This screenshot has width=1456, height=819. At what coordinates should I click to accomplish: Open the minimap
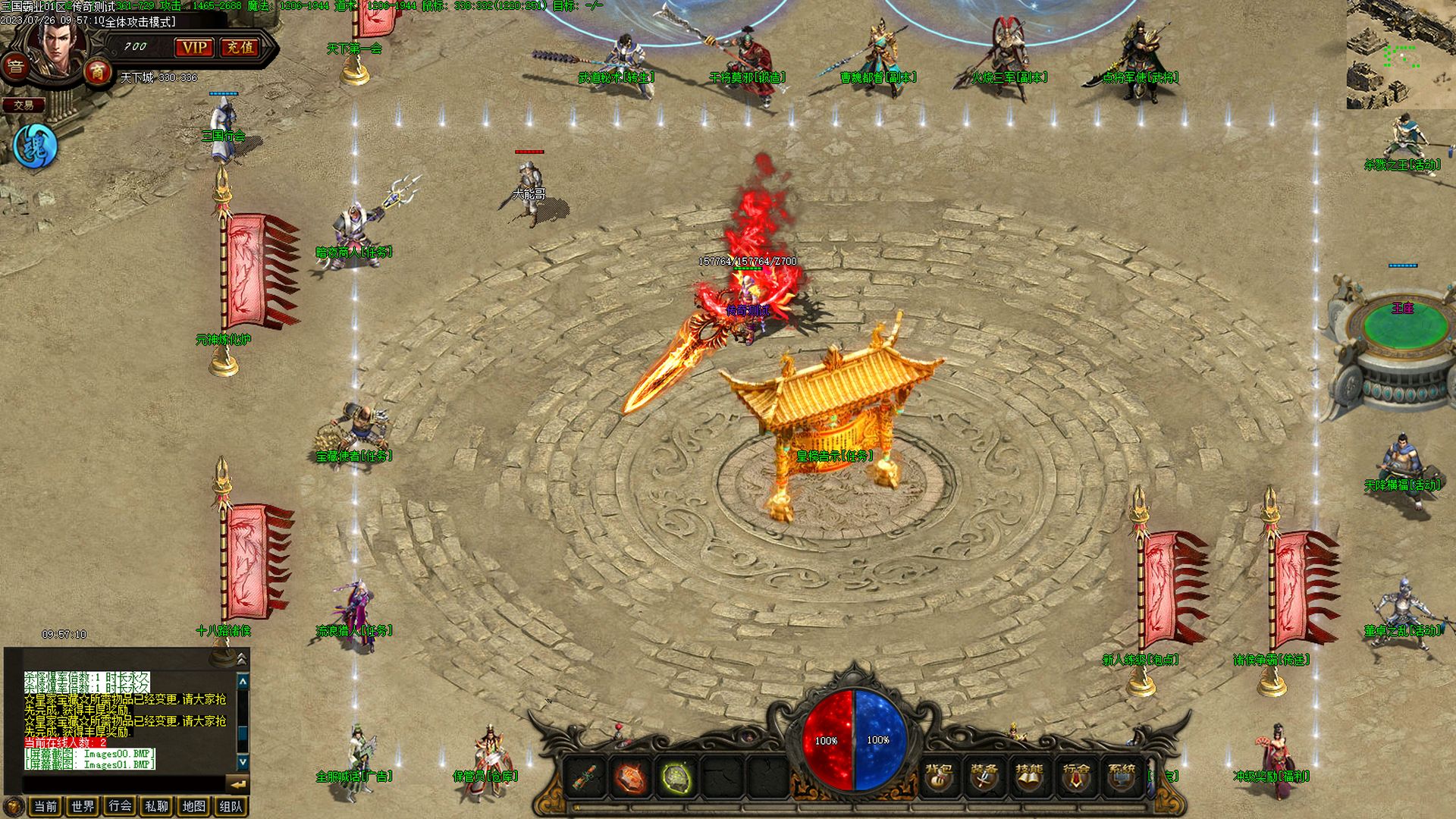(x=1401, y=55)
